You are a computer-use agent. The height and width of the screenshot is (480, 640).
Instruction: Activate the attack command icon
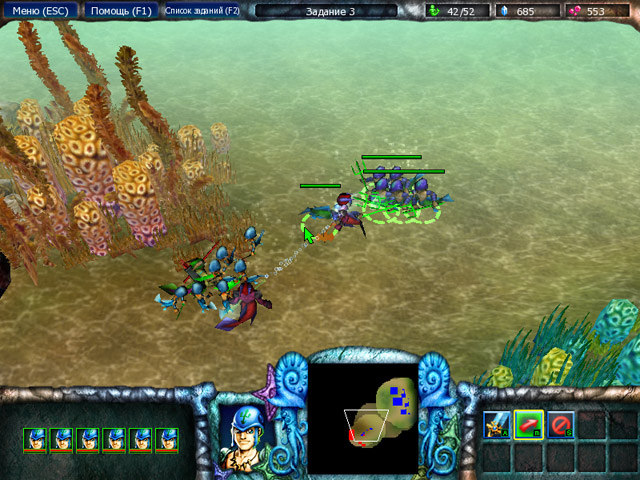pos(497,425)
